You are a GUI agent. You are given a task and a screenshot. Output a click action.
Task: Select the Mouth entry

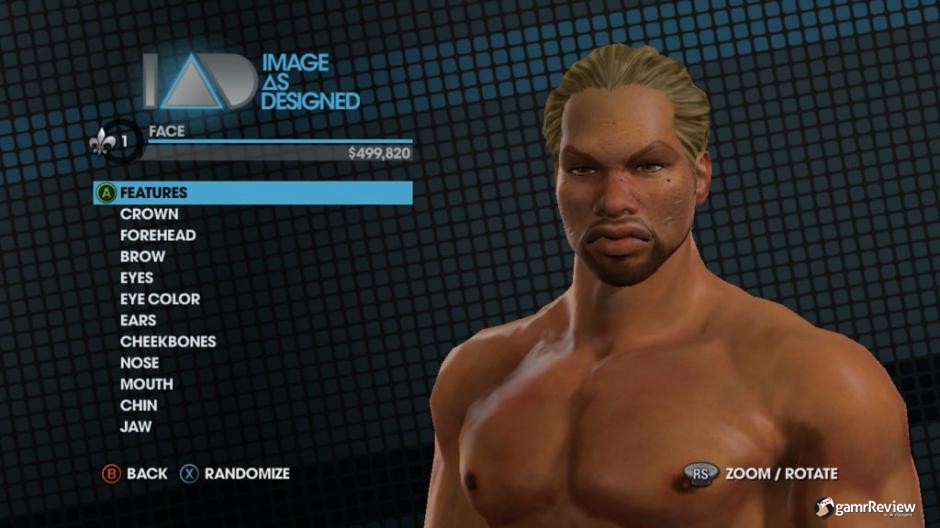[x=146, y=384]
